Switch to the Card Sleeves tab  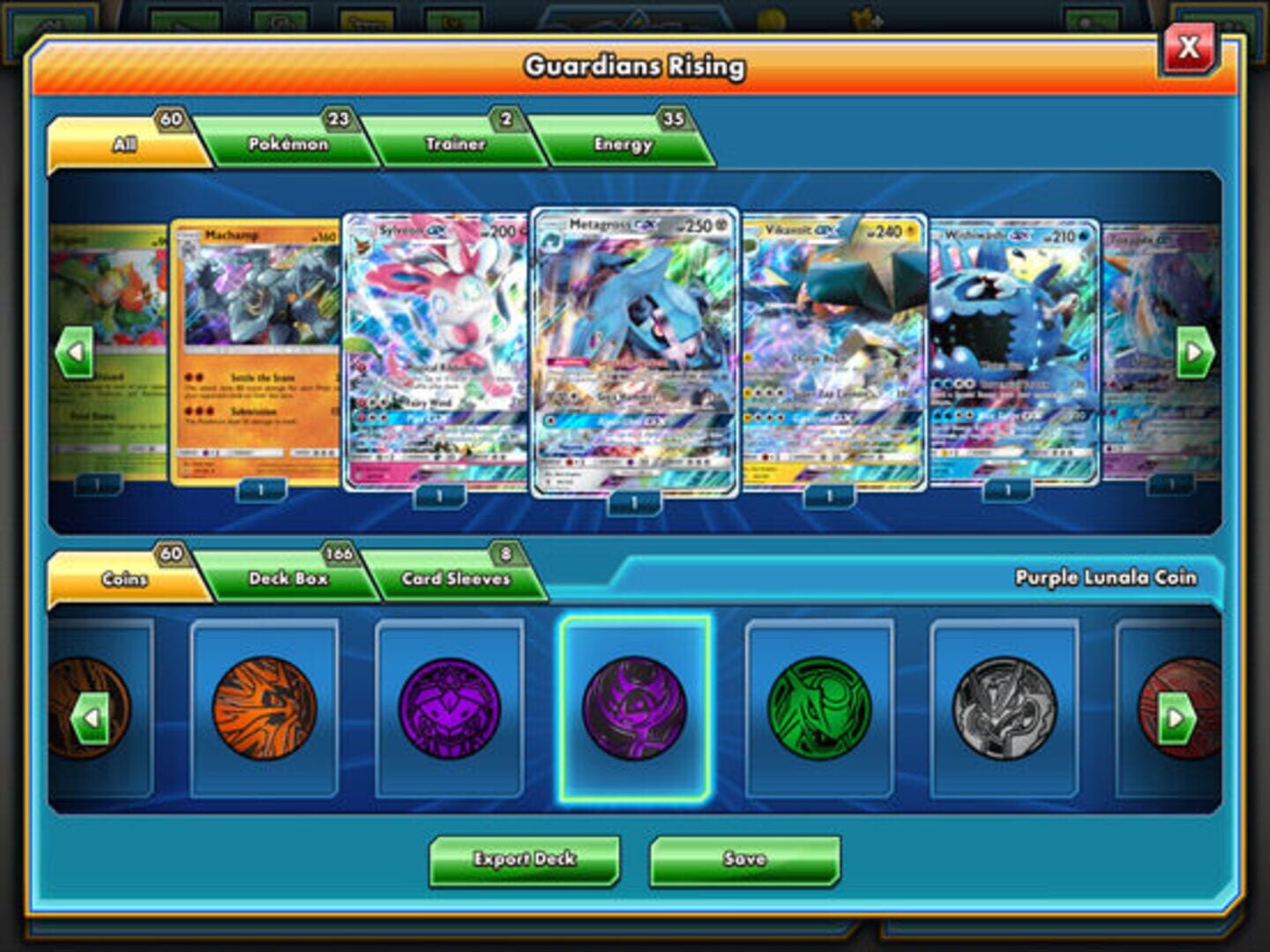(x=454, y=577)
